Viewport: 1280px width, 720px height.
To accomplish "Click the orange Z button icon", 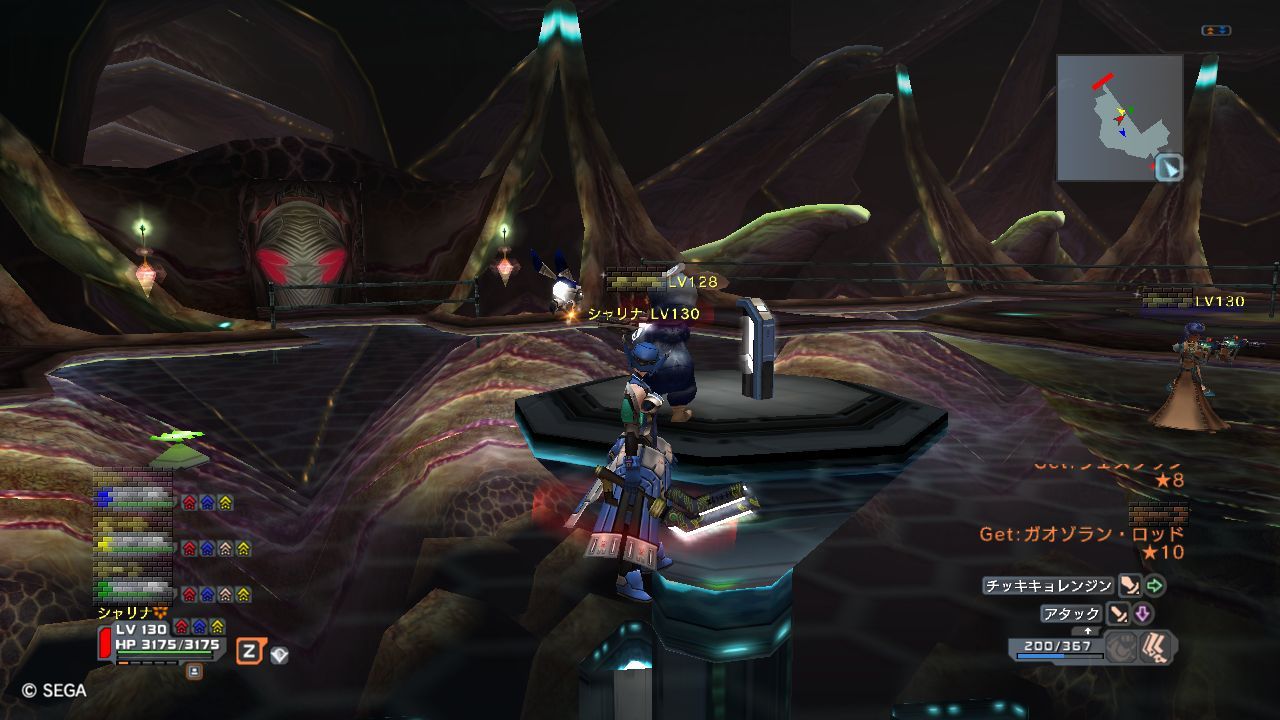I will (x=249, y=652).
